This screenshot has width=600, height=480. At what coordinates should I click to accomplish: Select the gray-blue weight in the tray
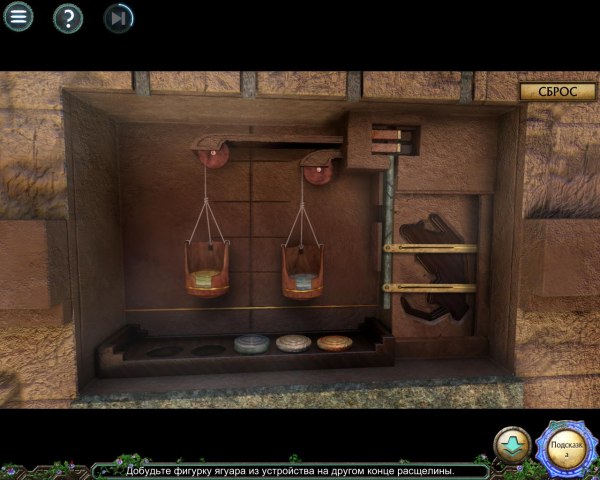coord(251,344)
